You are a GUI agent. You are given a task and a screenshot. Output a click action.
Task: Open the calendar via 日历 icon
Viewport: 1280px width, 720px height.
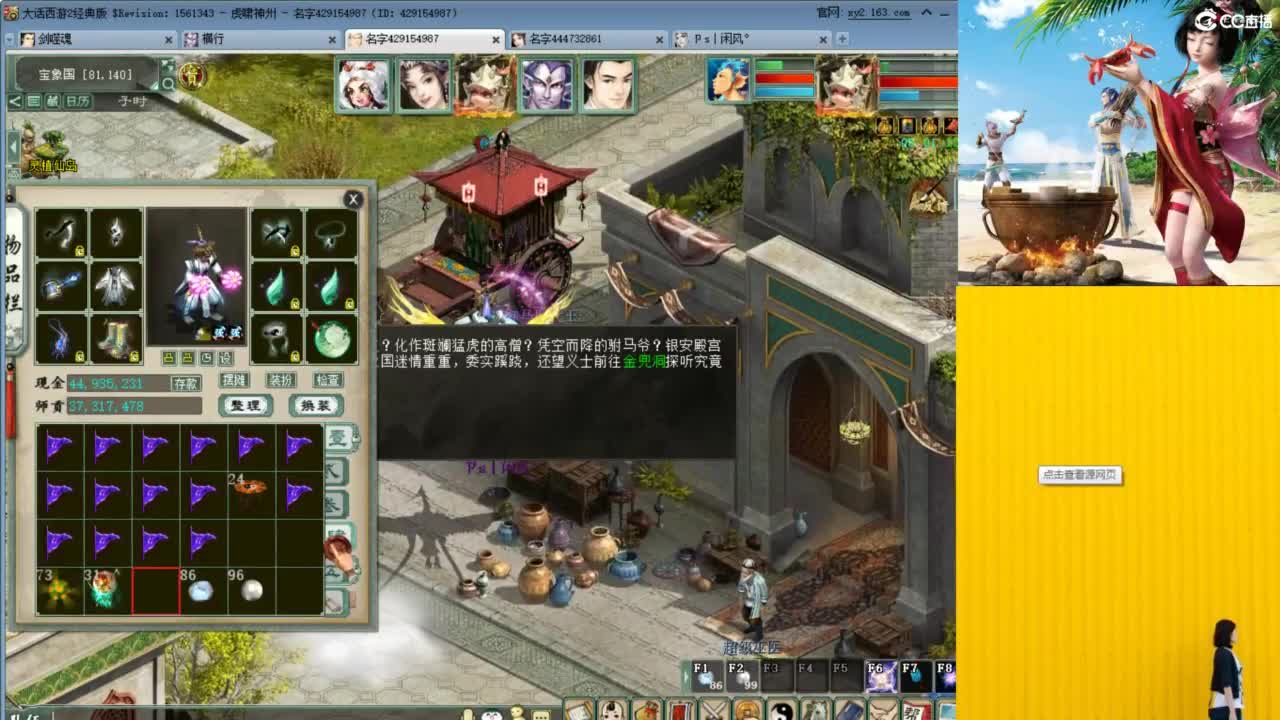tap(77, 101)
